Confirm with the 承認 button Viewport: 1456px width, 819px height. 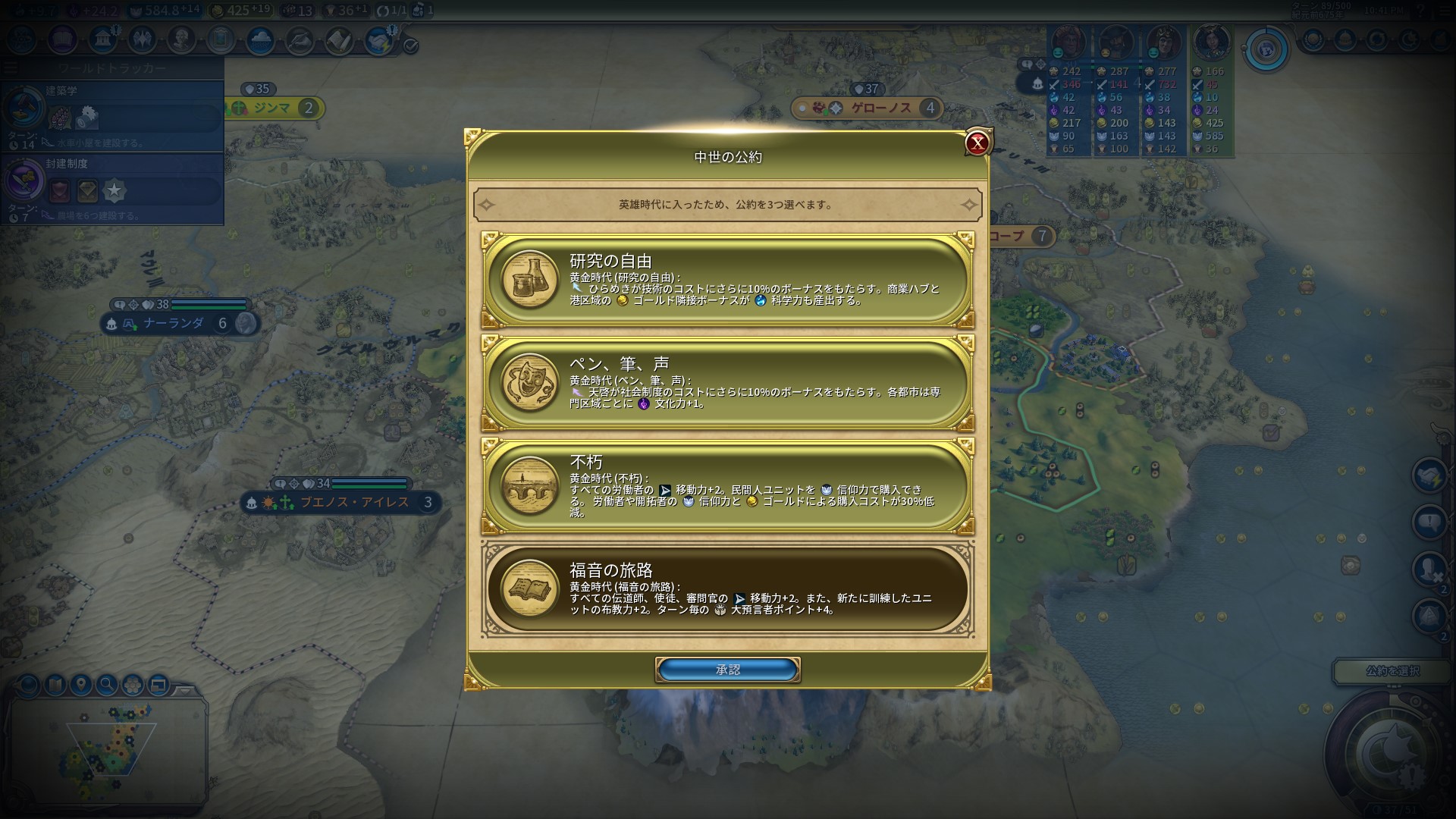click(727, 670)
